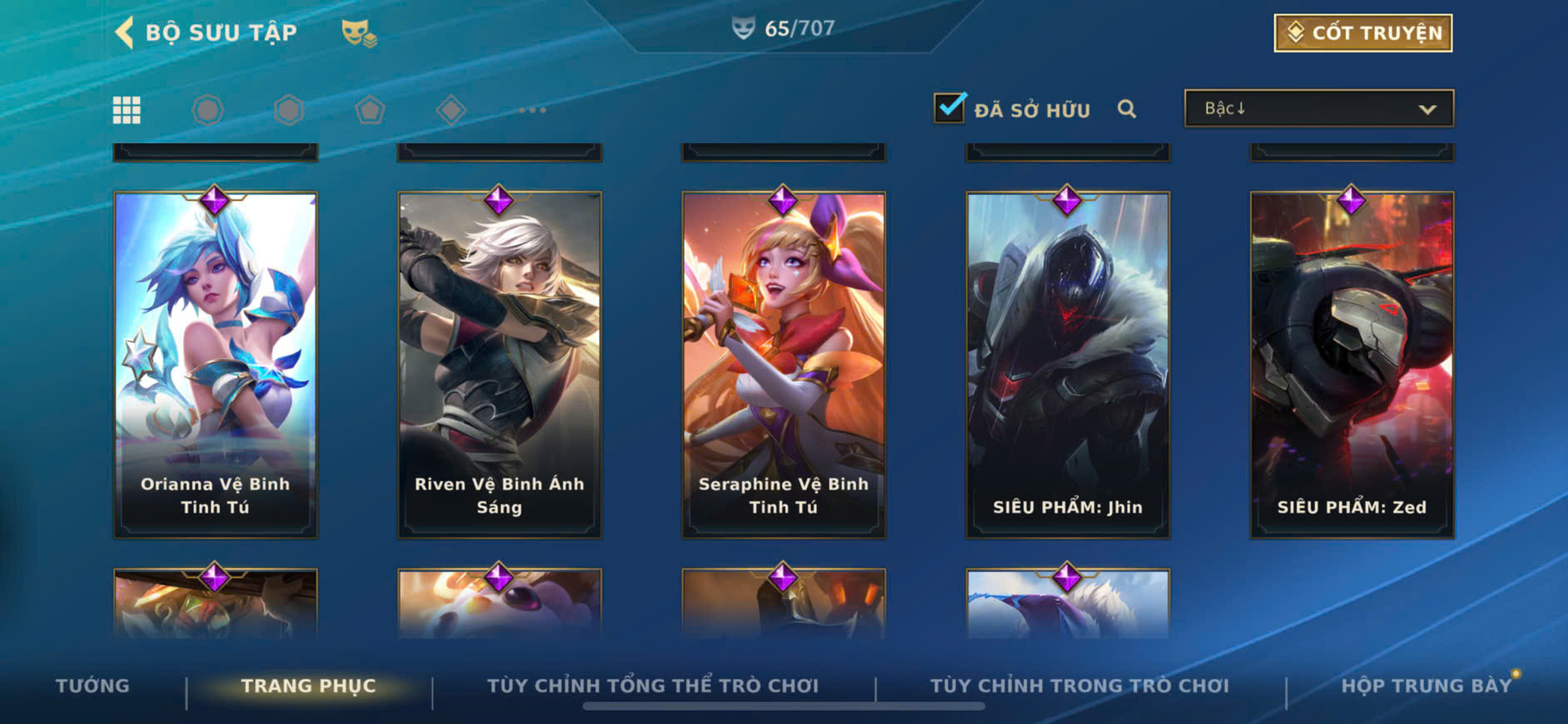Screen dimensions: 1568x724
Task: Open Tùy Chỉnh Tổng Thể Trò Chơi tab
Action: 653,686
